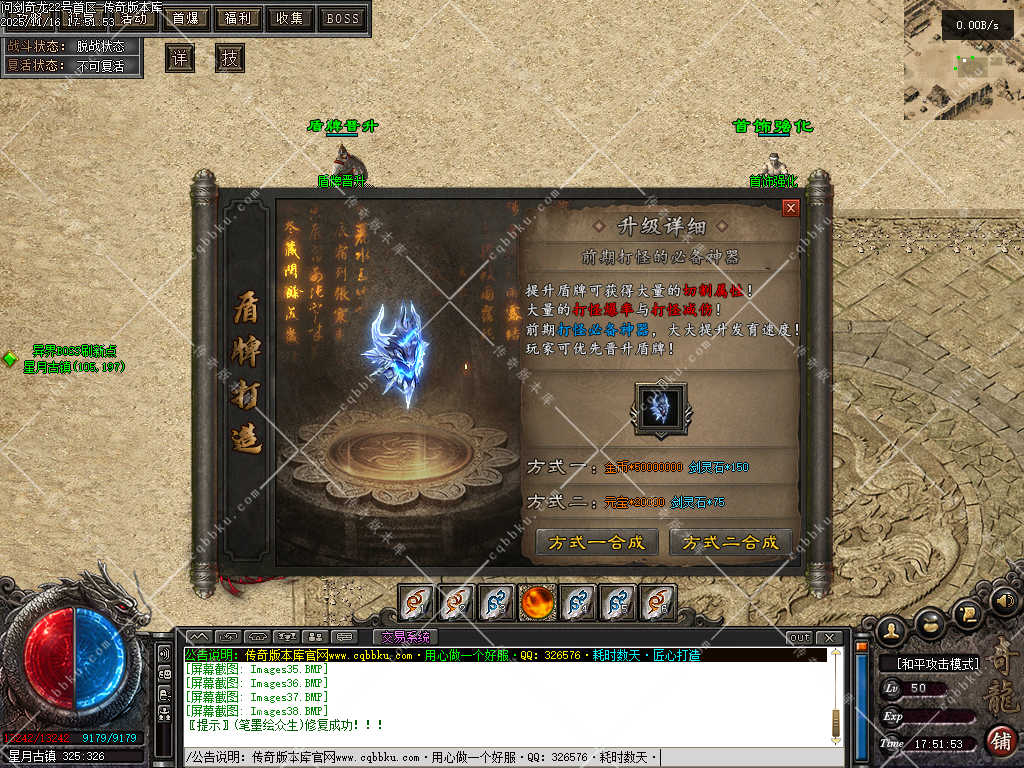Toggle the sound speaker icon
This screenshot has height=768, width=1024.
click(1005, 600)
